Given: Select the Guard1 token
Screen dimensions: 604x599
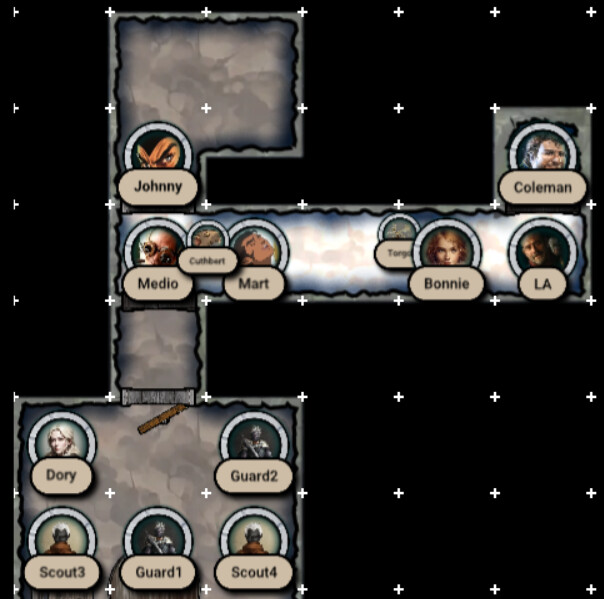Looking at the screenshot, I should click(157, 541).
